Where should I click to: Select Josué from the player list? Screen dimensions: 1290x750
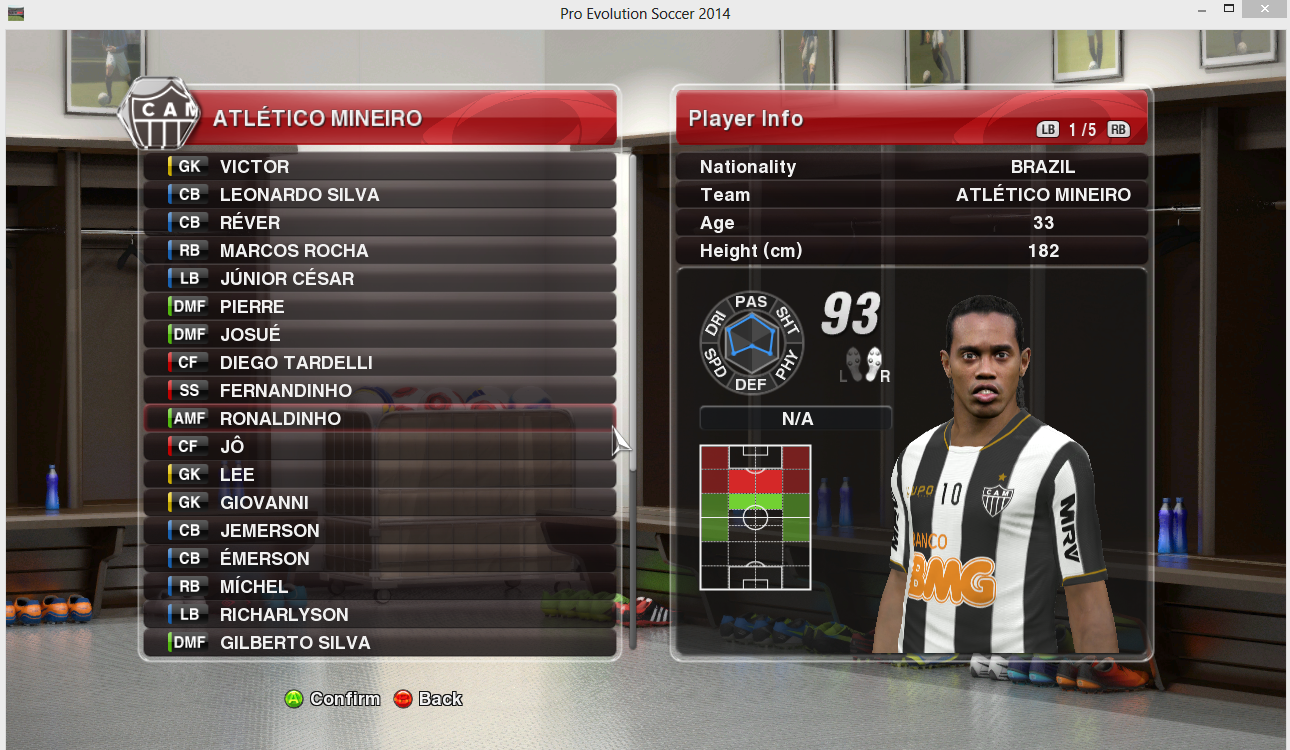(380, 335)
